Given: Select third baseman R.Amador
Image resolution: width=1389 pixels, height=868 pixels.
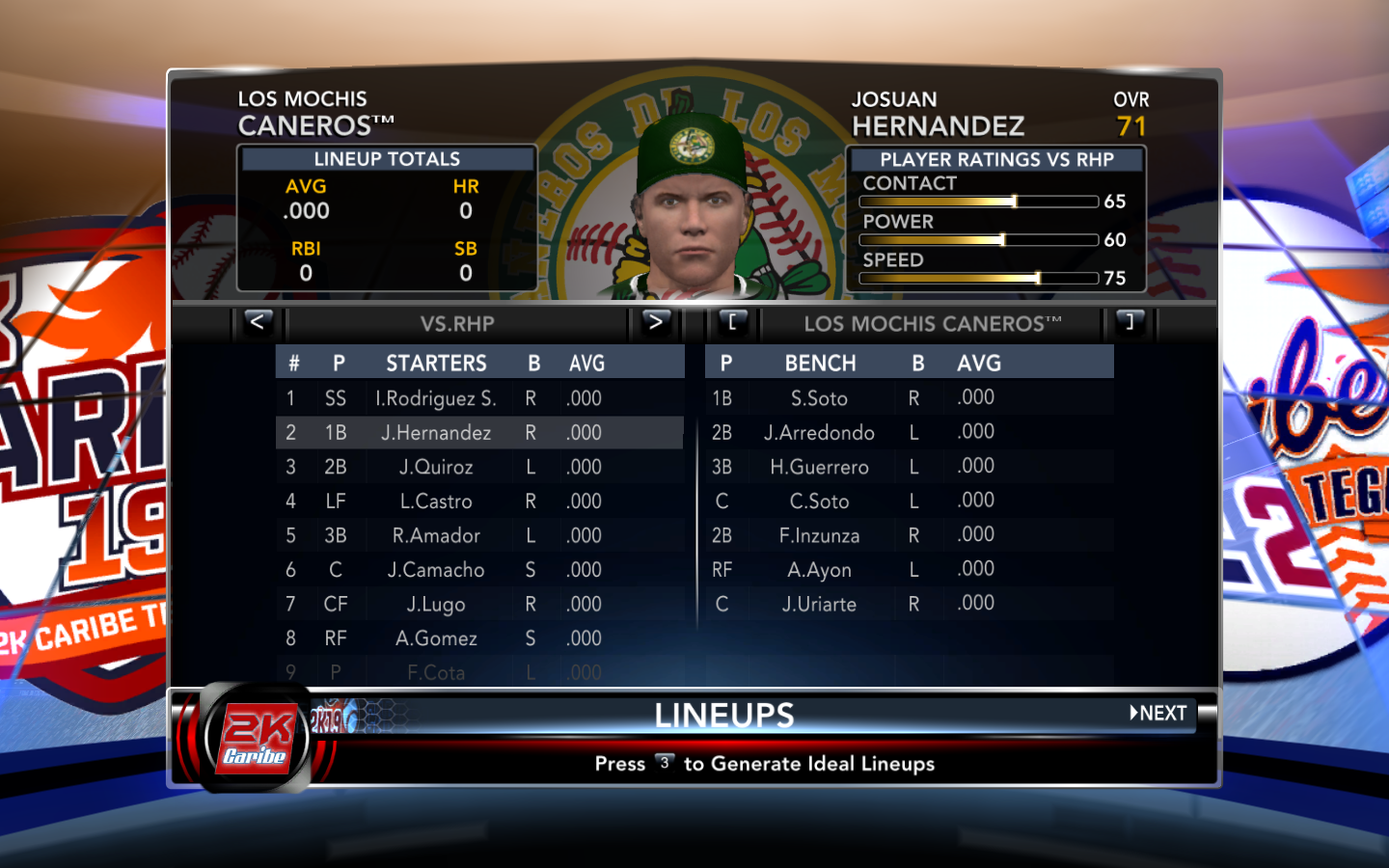Looking at the screenshot, I should (436, 536).
